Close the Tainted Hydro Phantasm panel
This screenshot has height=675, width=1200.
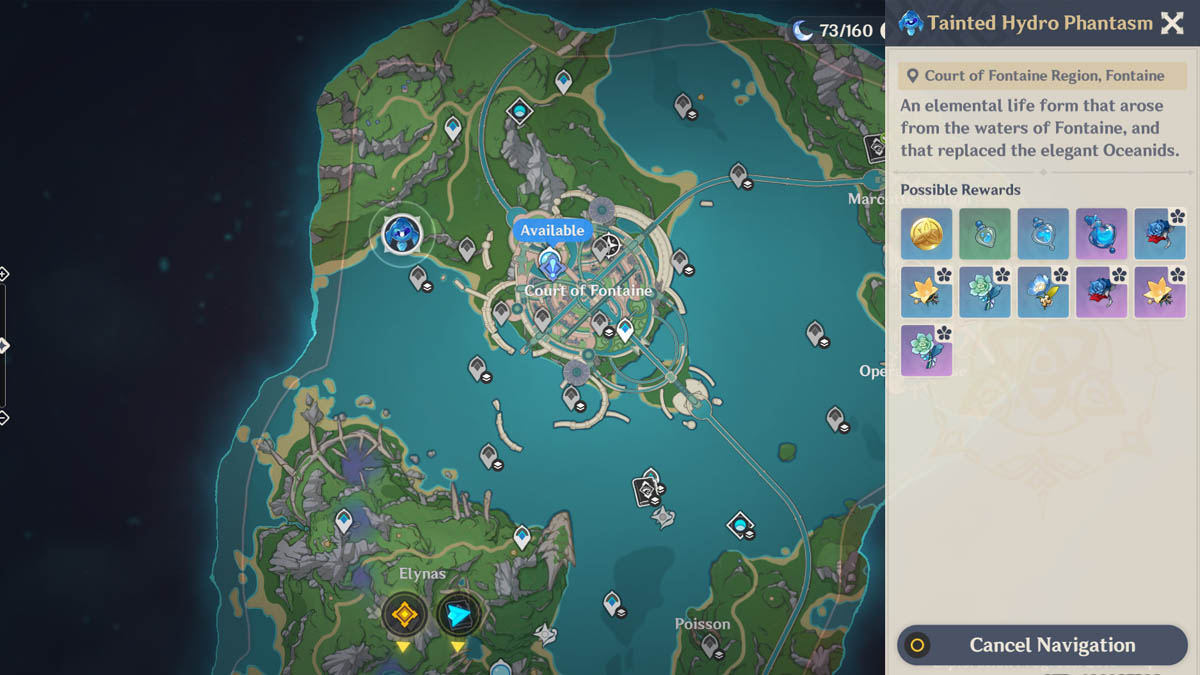1171,23
